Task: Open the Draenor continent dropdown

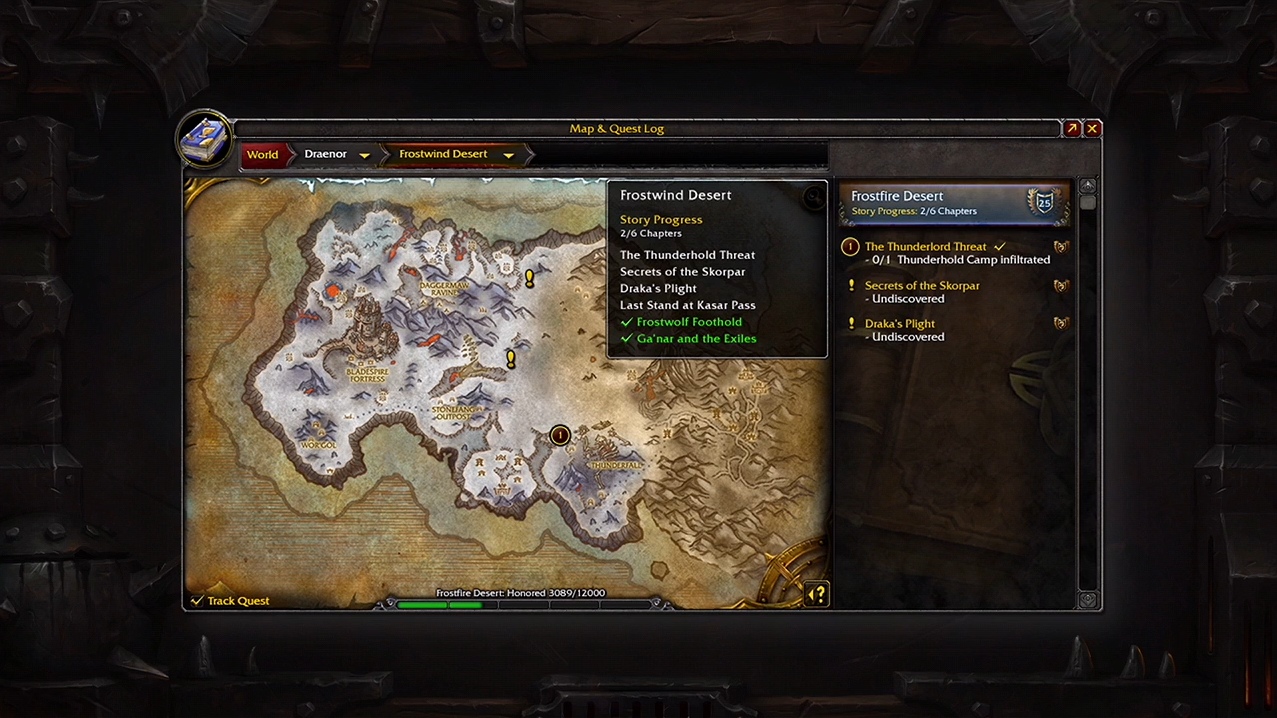Action: tap(364, 155)
